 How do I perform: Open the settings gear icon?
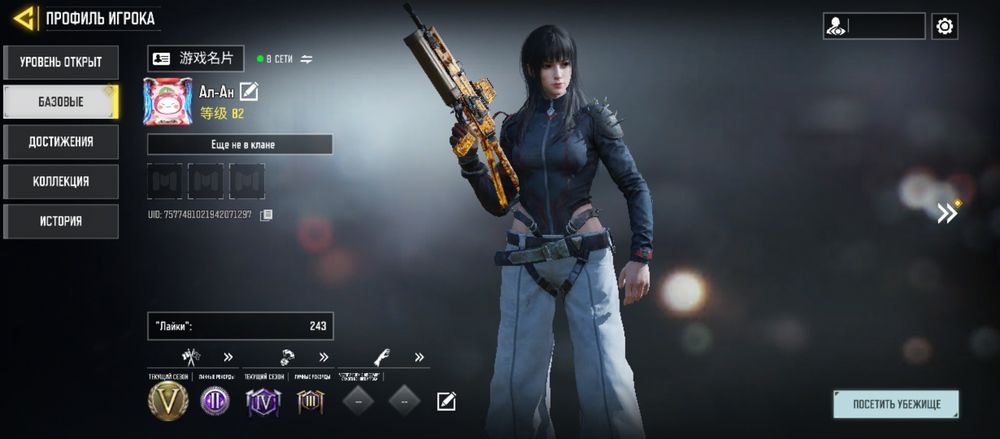(x=944, y=26)
